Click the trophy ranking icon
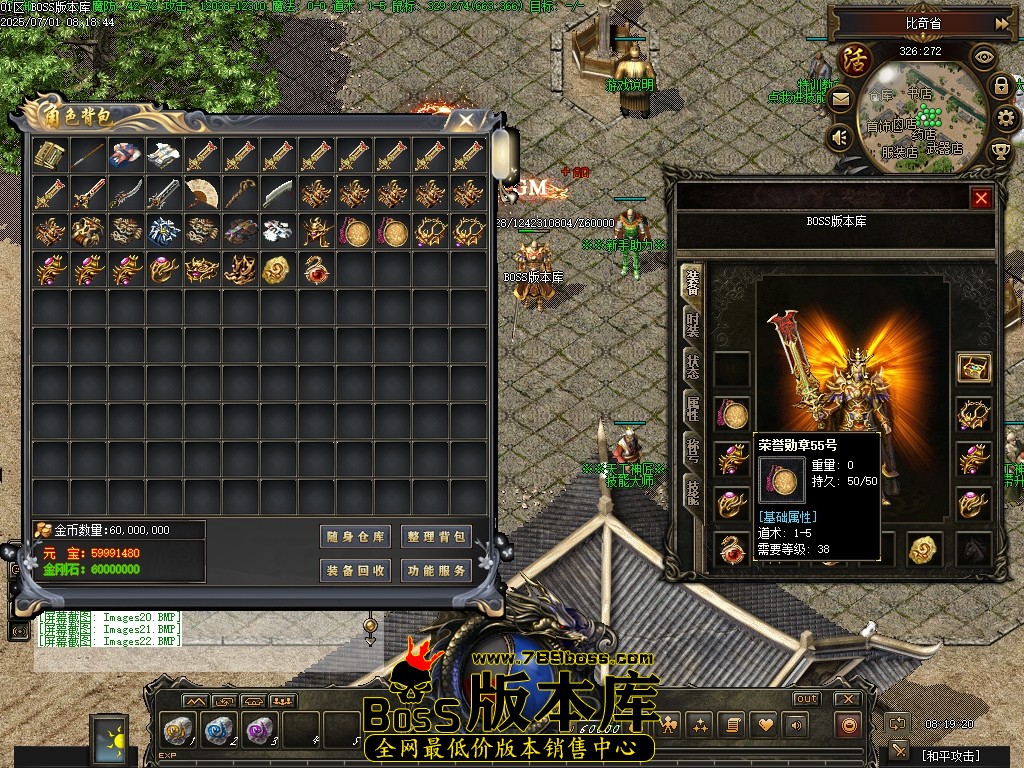1024x768 pixels. 999,152
